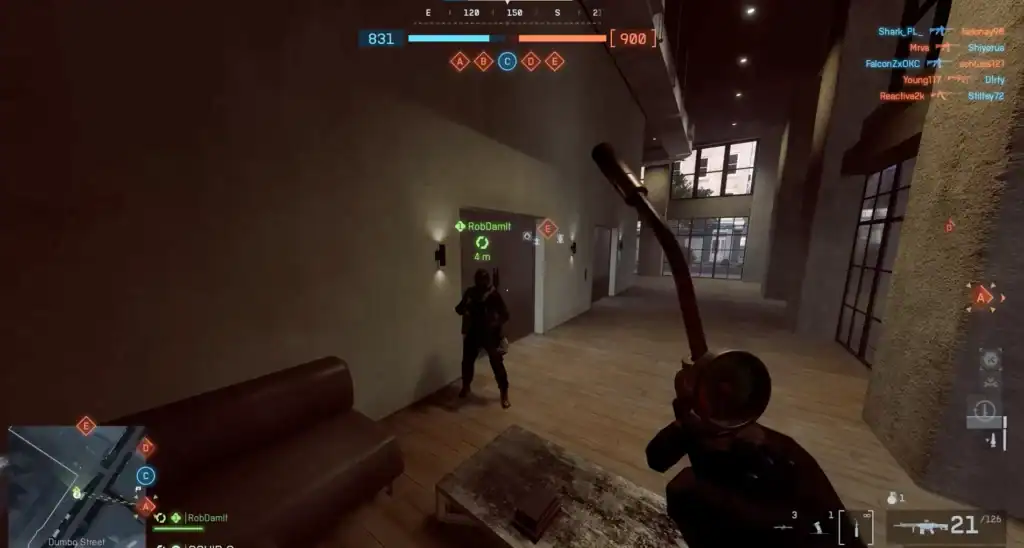Click the compass heading strip
The width and height of the screenshot is (1024, 548).
pyautogui.click(x=513, y=13)
